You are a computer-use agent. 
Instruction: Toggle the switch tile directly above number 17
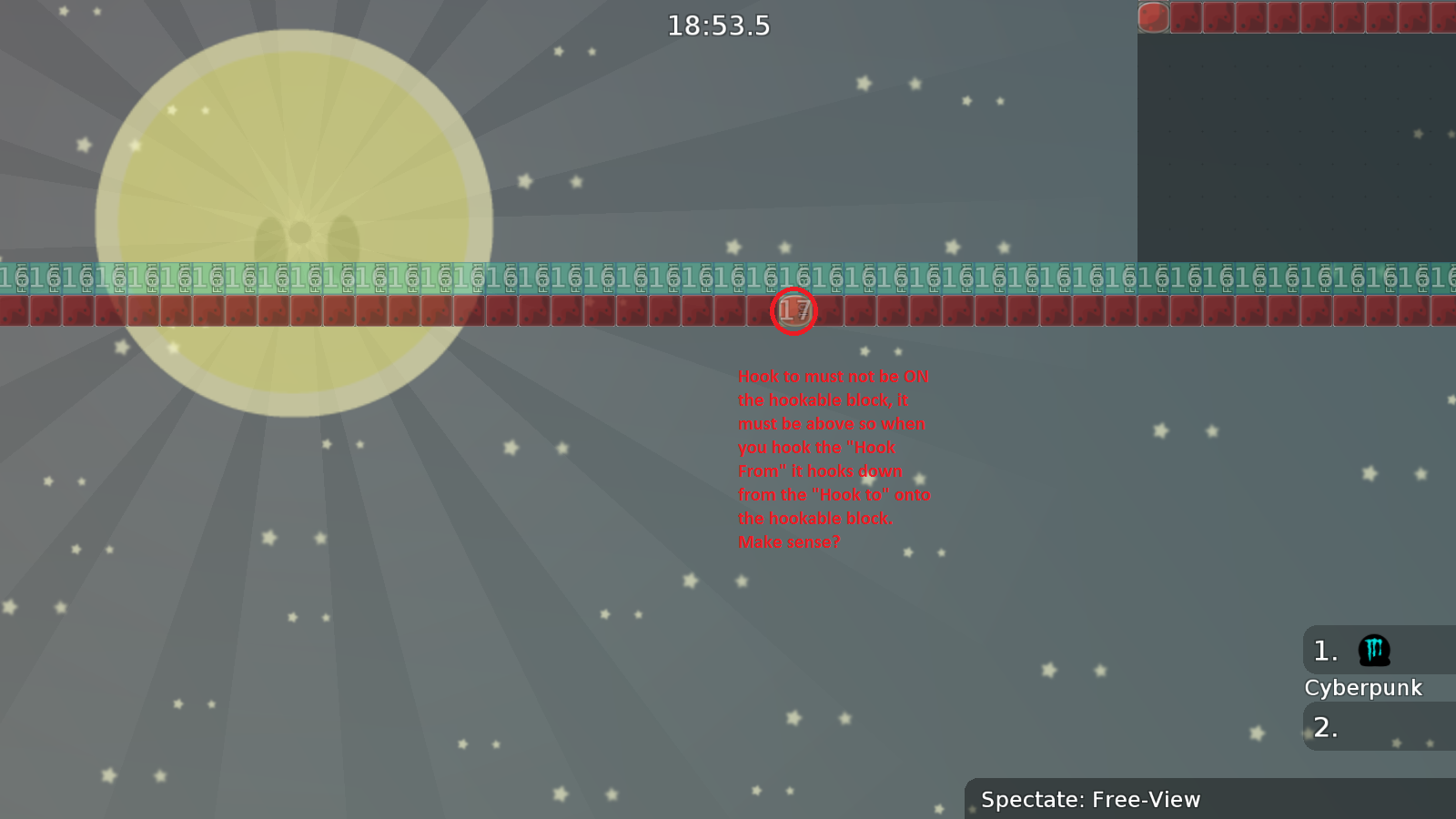tap(794, 273)
